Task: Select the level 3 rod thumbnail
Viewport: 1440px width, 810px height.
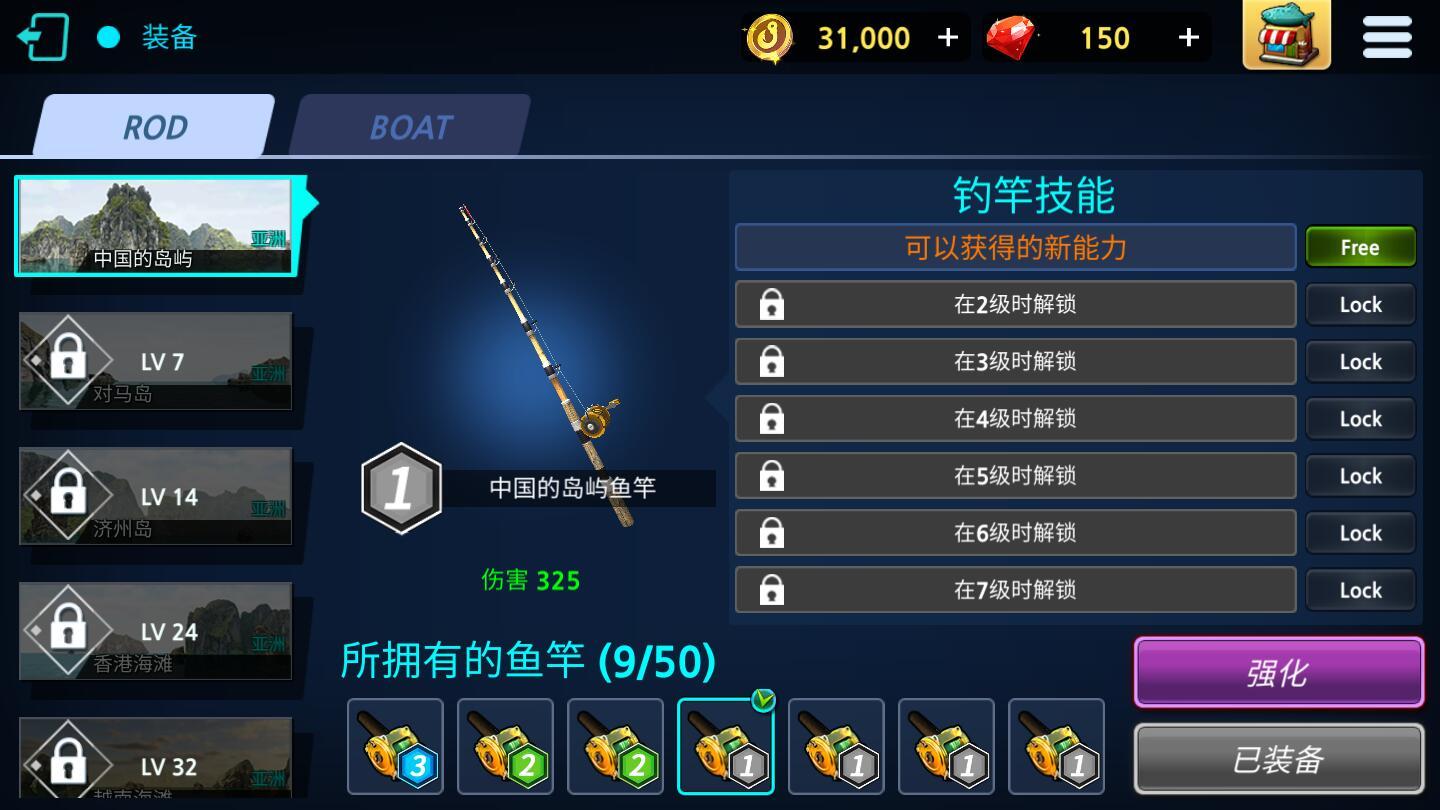Action: (395, 746)
